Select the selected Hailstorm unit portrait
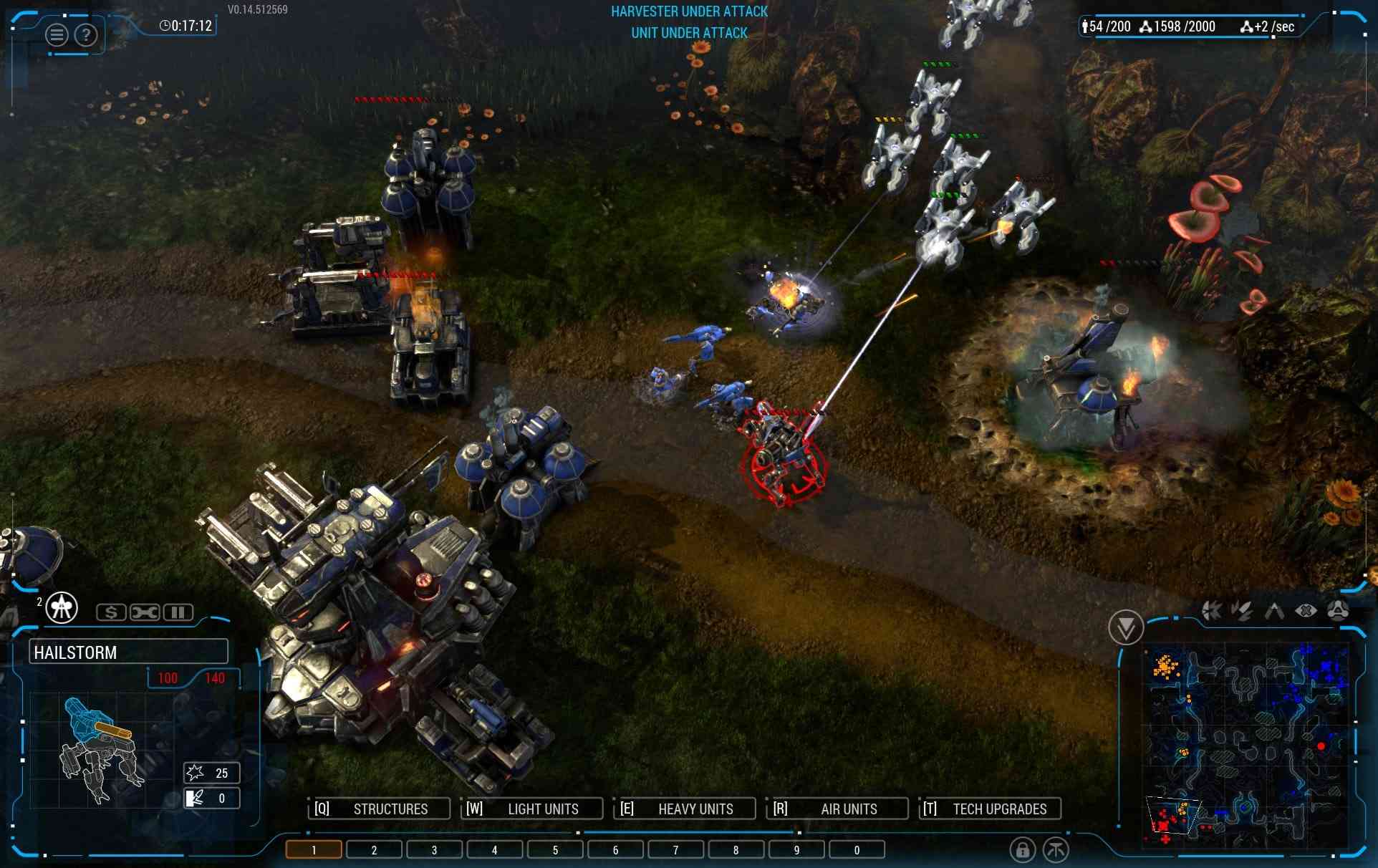1378x868 pixels. tap(100, 748)
